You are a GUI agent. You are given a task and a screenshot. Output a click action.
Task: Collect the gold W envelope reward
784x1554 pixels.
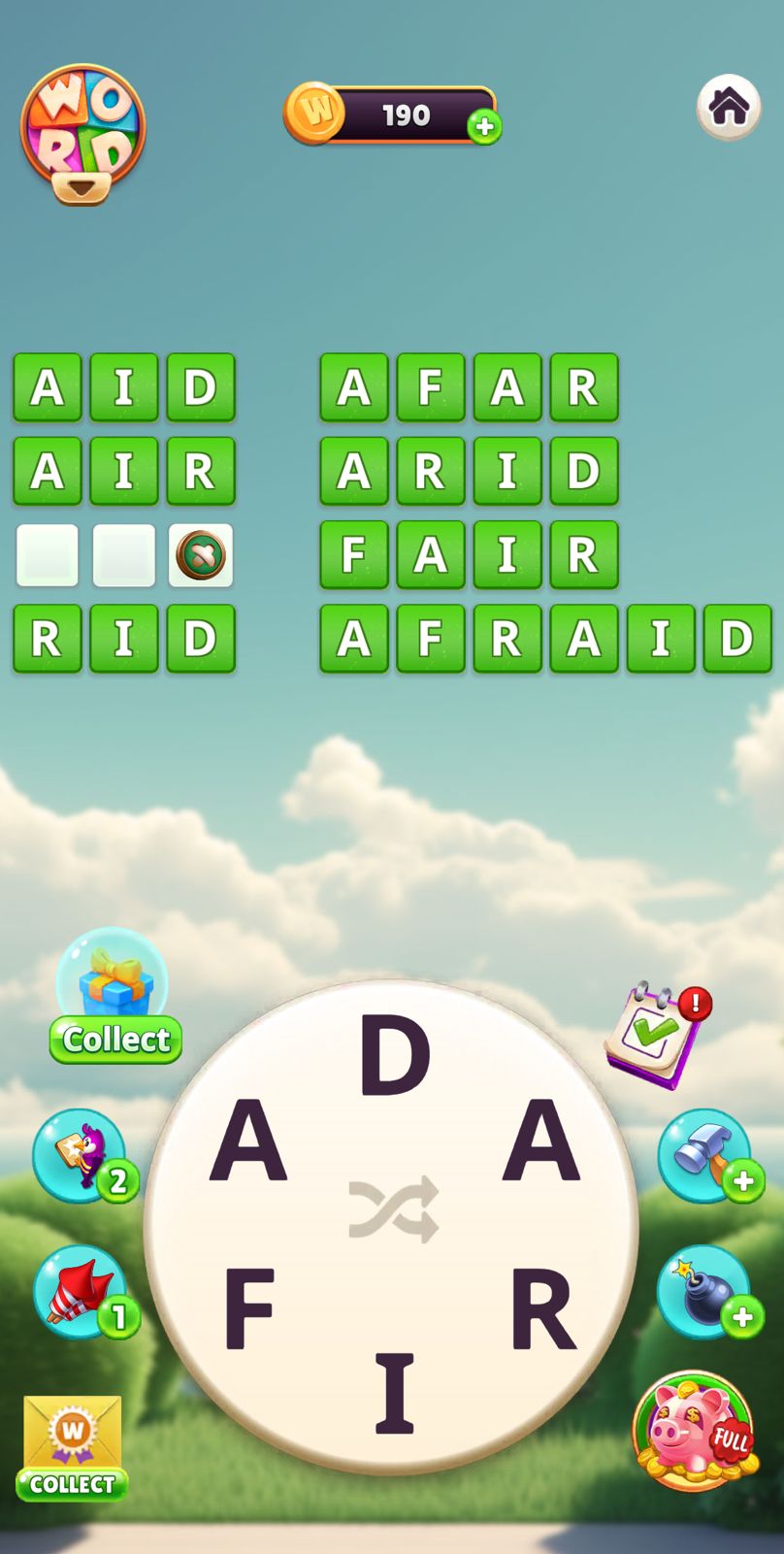73,1446
